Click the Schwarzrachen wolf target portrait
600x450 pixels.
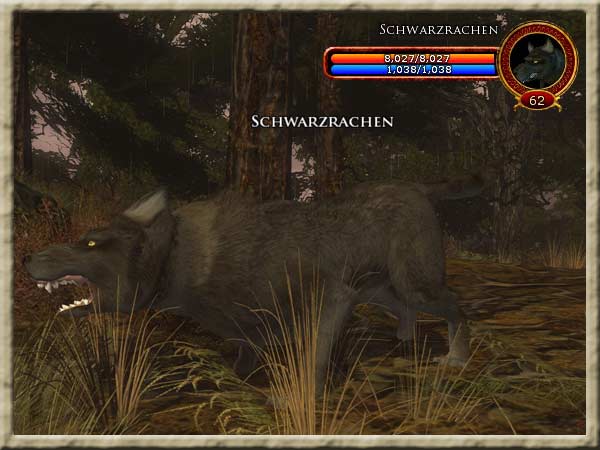pos(537,60)
